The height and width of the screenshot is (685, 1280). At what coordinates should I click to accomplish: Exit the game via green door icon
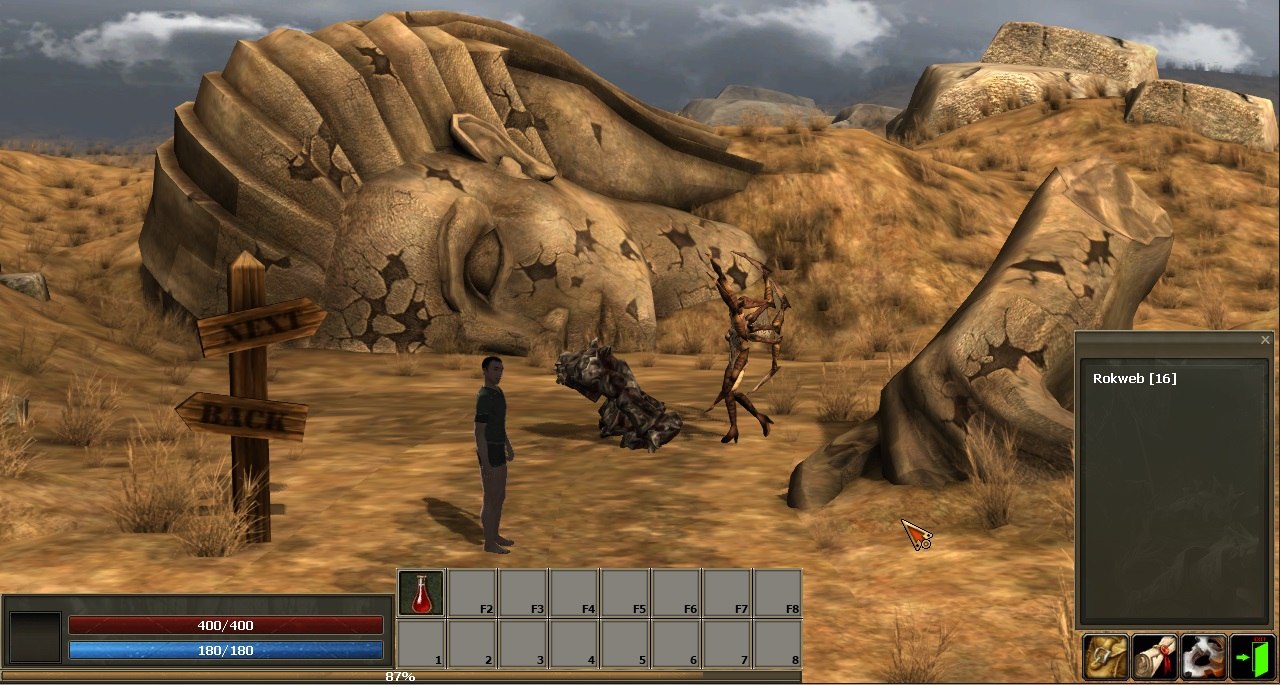point(1252,658)
